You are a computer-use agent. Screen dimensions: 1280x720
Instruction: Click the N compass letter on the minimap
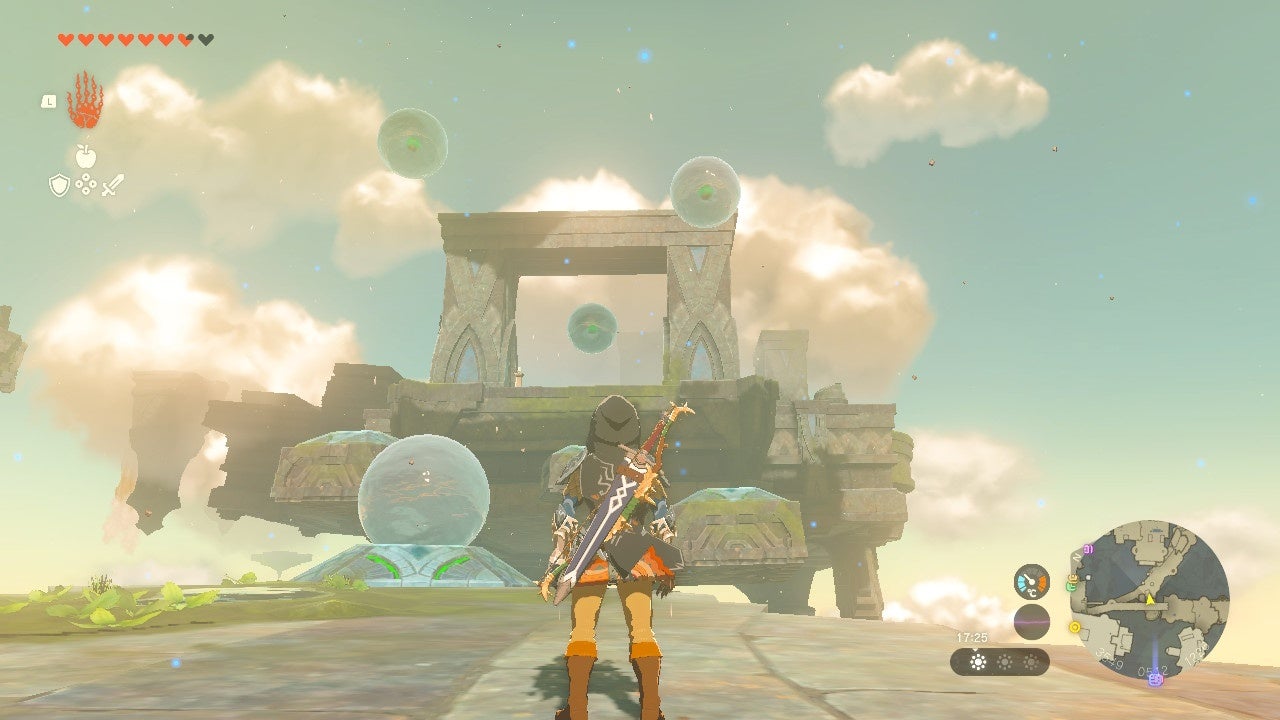pos(1075,557)
